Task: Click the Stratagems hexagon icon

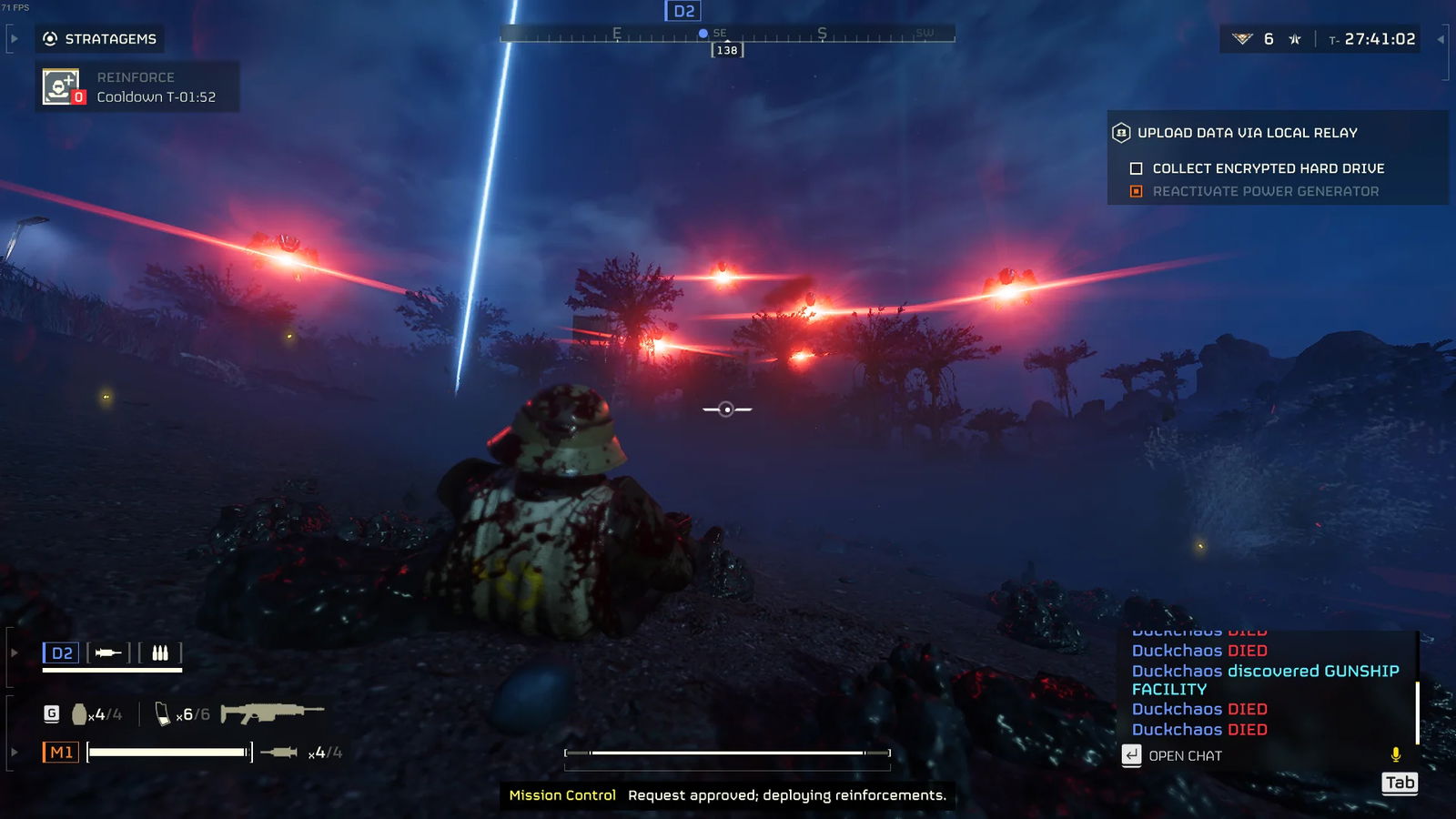Action: tap(48, 39)
